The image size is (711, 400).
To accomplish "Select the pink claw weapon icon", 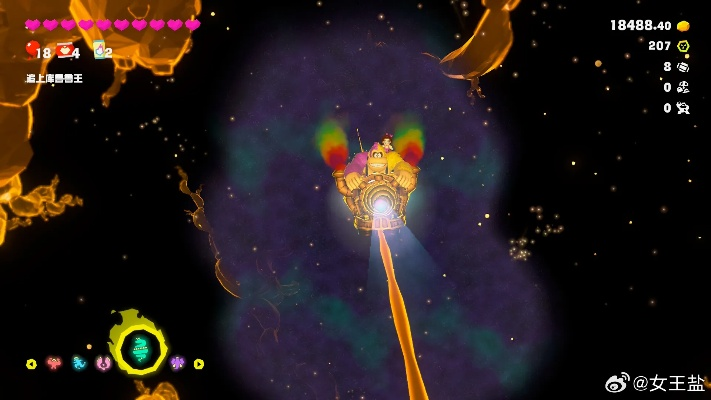I will coord(103,363).
